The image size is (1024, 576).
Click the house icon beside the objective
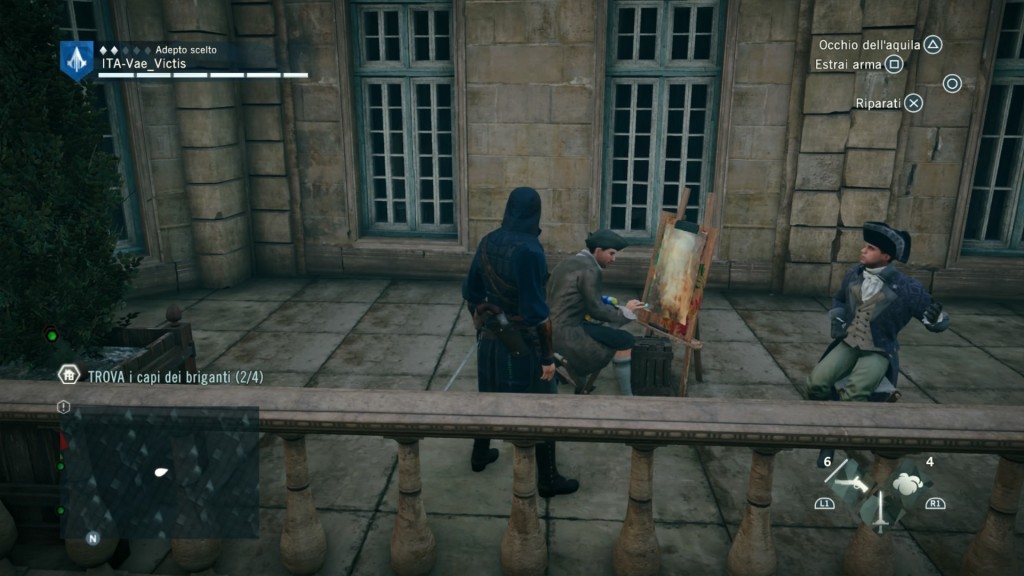tap(69, 375)
